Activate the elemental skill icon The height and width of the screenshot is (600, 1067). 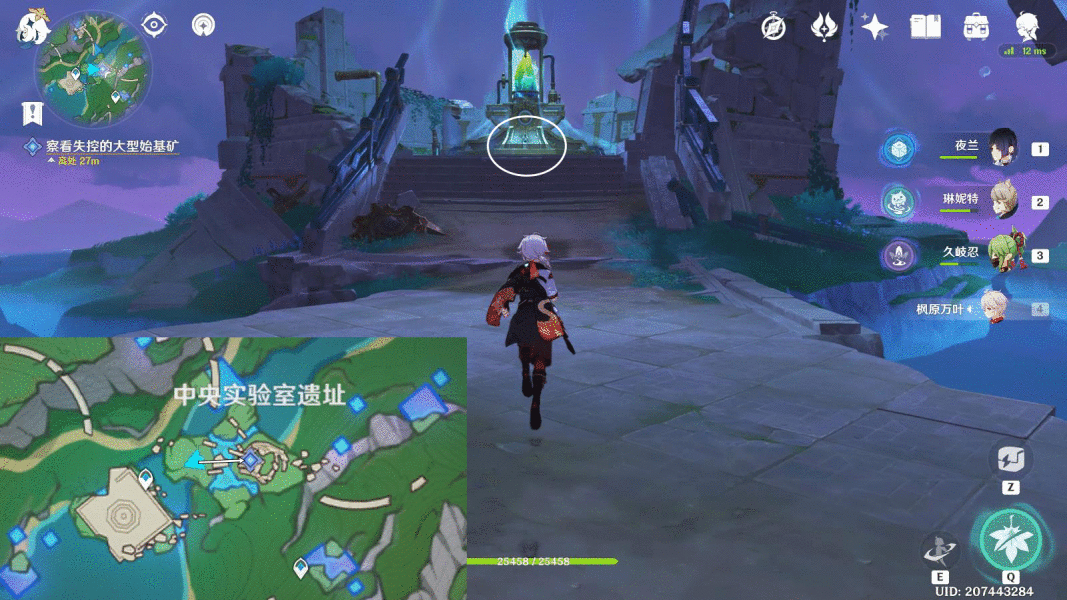(939, 551)
